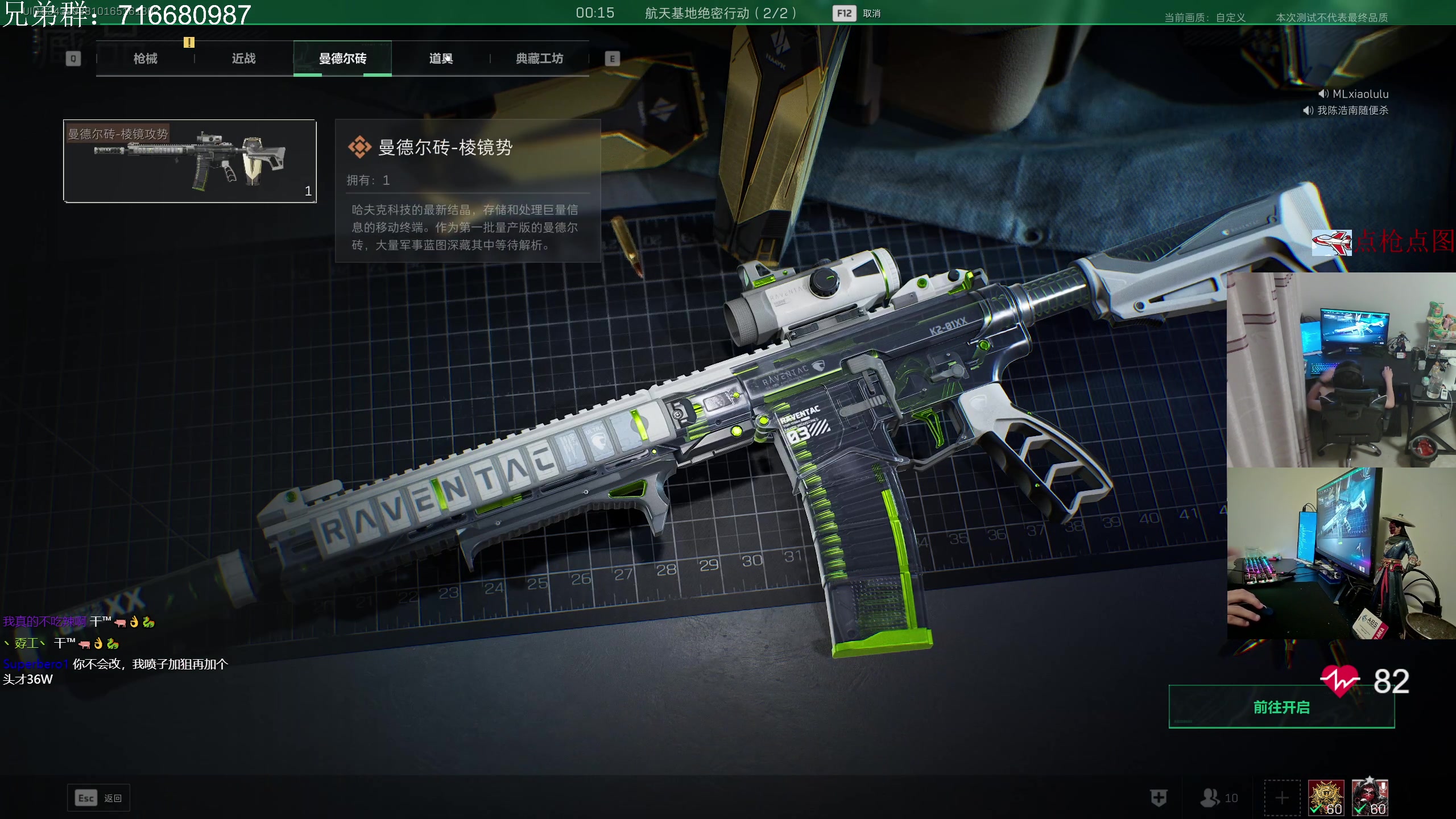The width and height of the screenshot is (1456, 819).
Task: Click the 前往开启 button
Action: [x=1281, y=707]
